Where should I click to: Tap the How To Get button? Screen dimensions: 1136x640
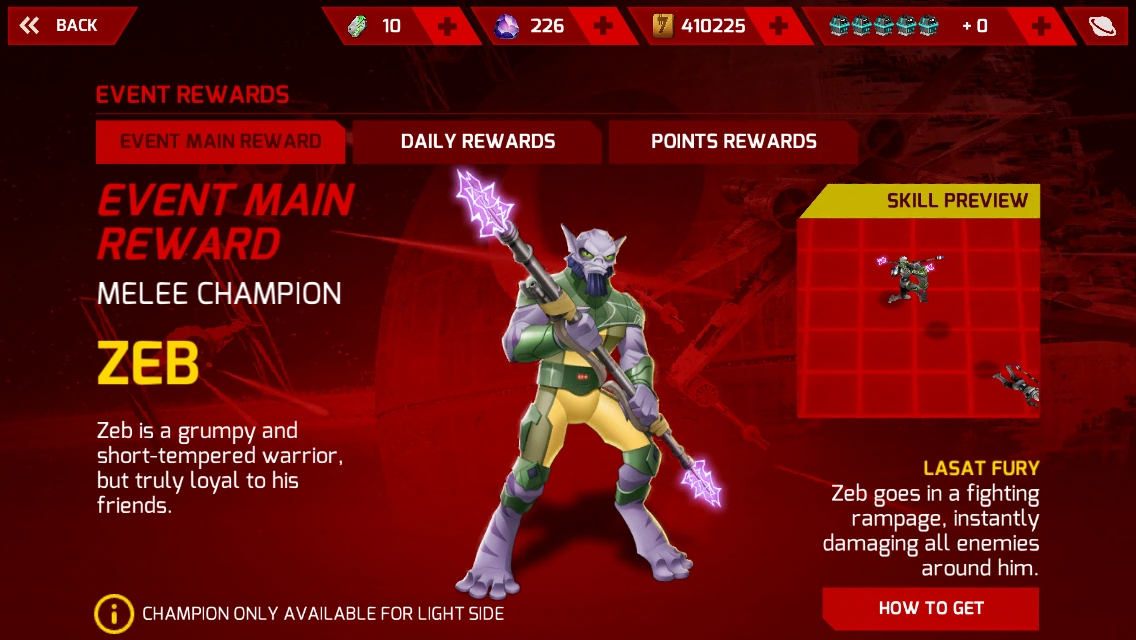[930, 608]
